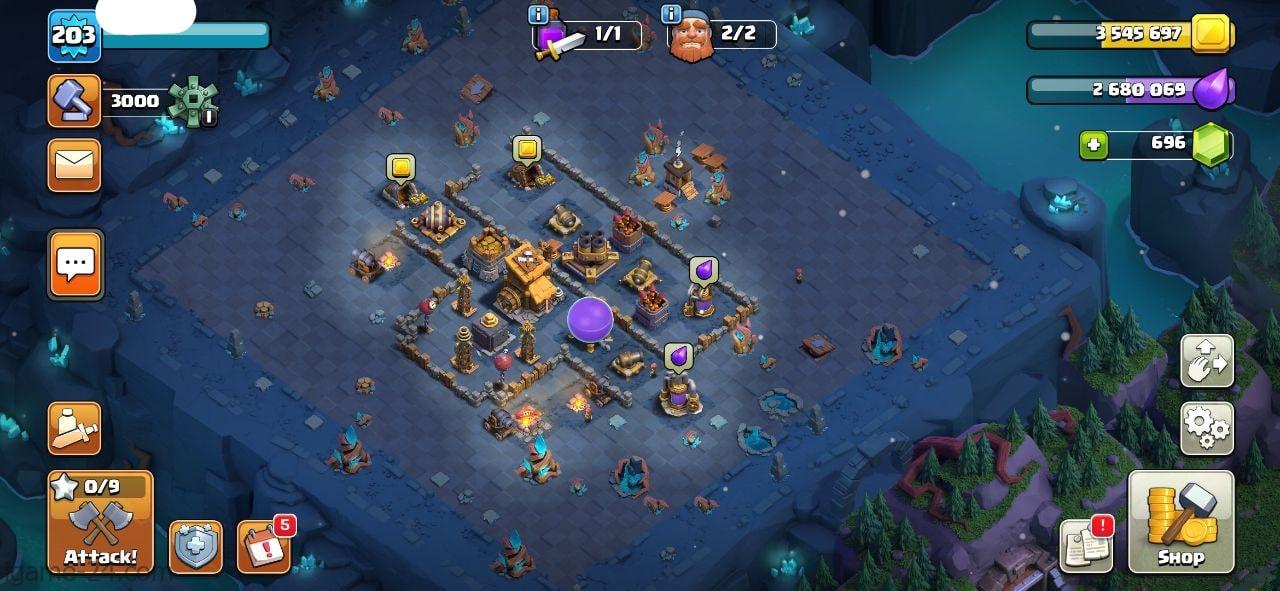Open the news scroll with red alert

[1086, 546]
